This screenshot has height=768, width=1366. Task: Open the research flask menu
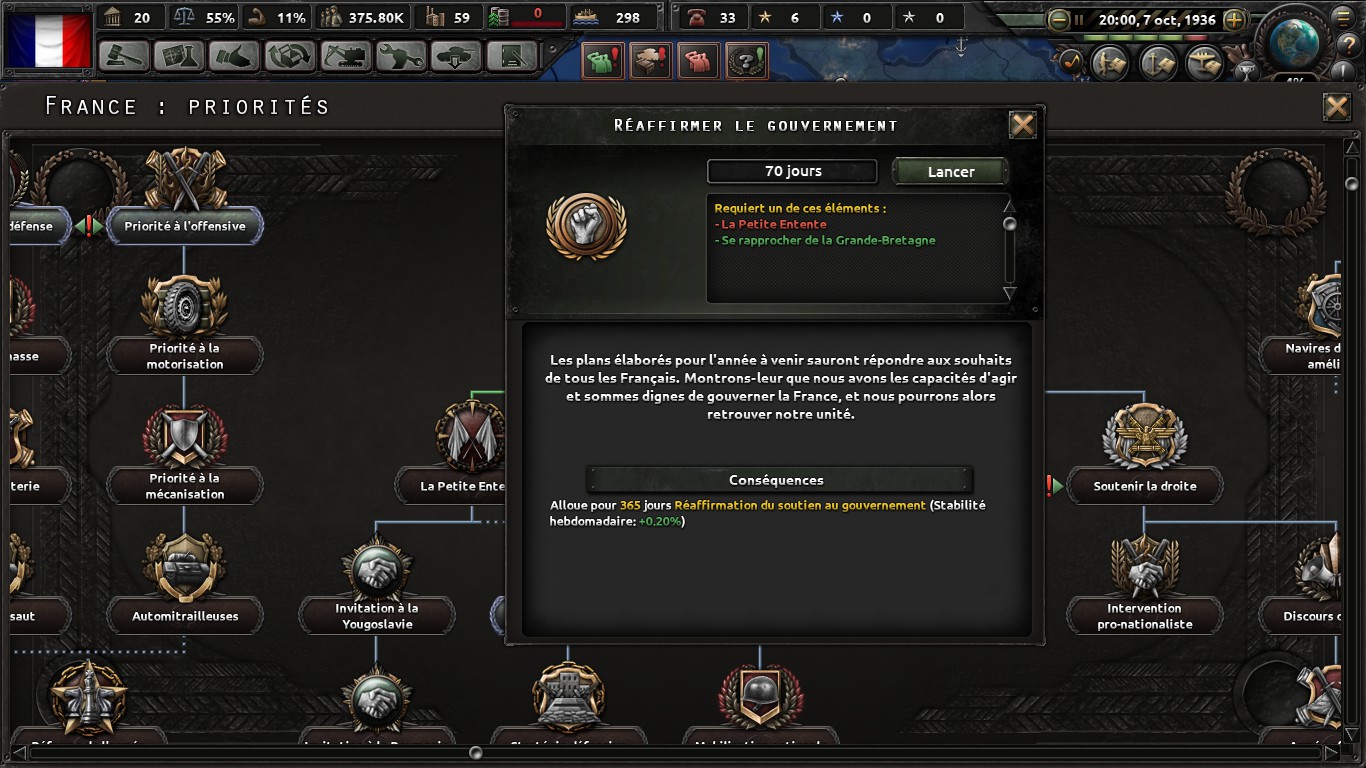point(179,56)
